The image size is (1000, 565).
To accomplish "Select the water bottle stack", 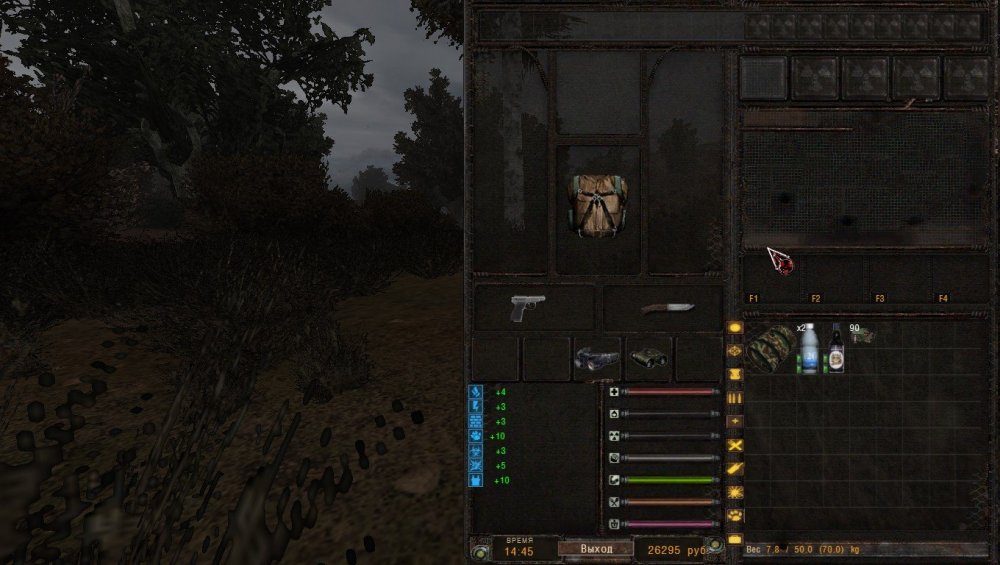I will 809,348.
